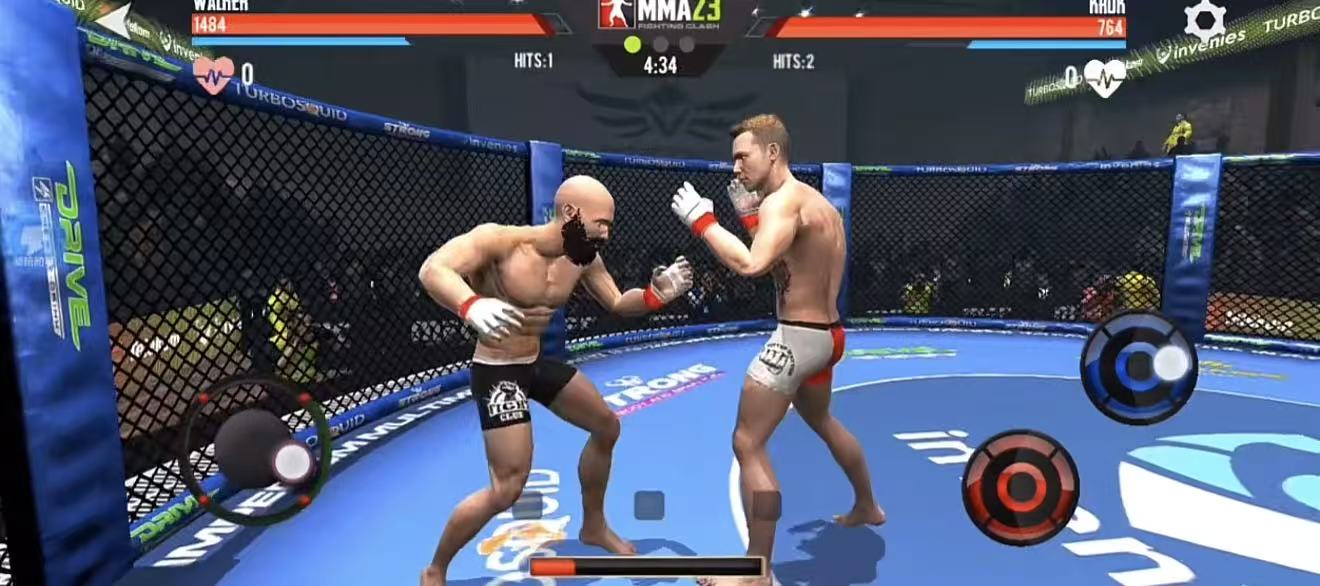The image size is (1320, 586).
Task: Tap the red circular attack button
Action: click(1020, 487)
